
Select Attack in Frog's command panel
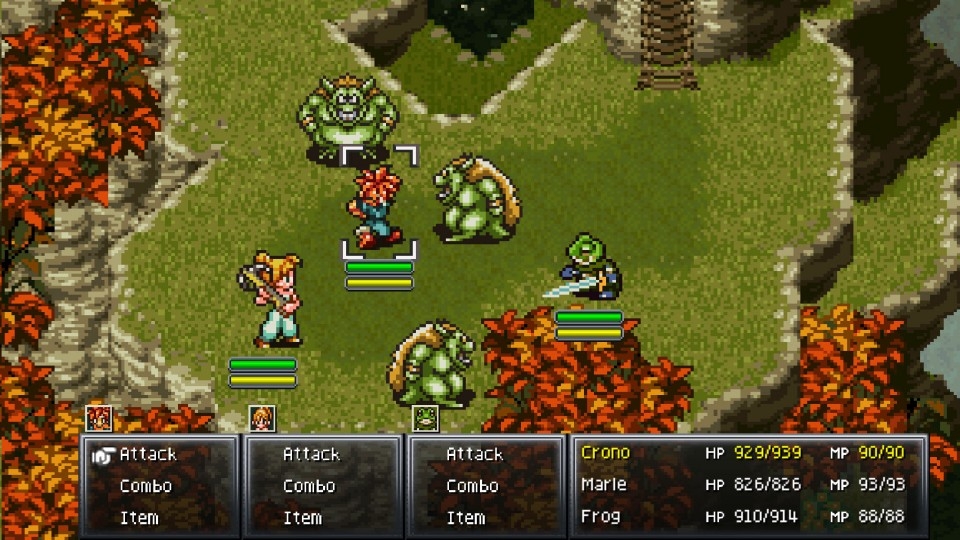[x=474, y=454]
